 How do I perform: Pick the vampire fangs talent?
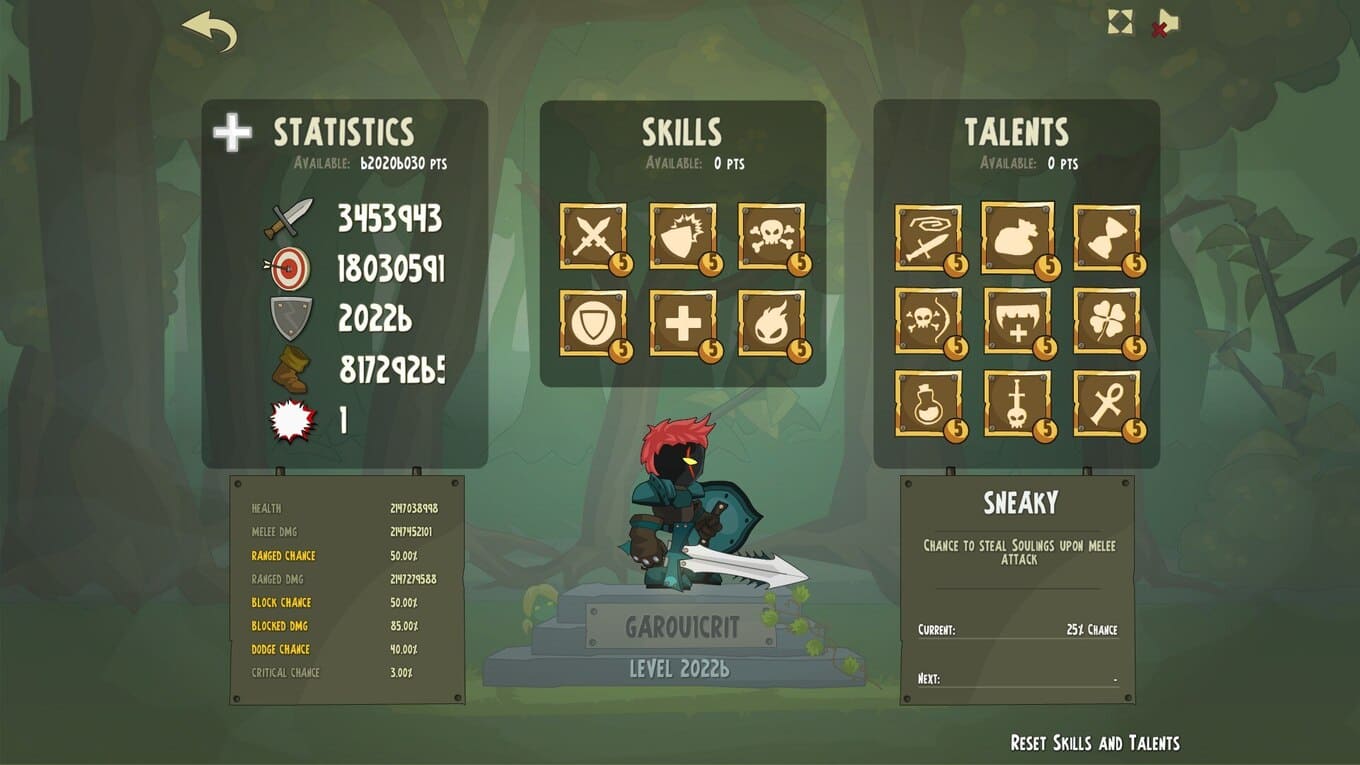tap(1017, 321)
